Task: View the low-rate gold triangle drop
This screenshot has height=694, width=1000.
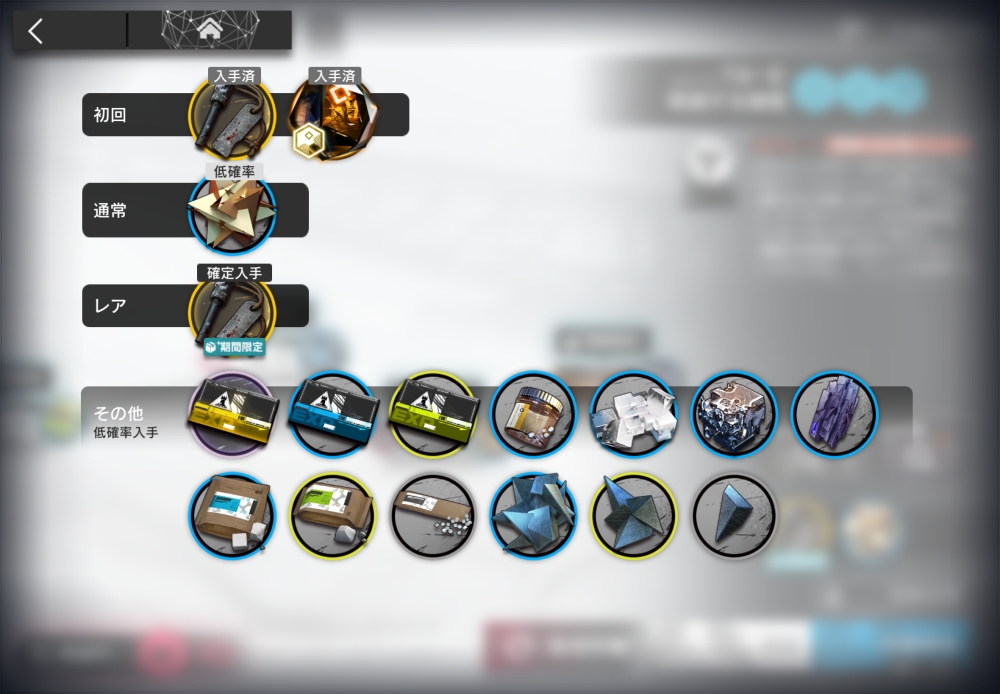Action: [x=231, y=215]
